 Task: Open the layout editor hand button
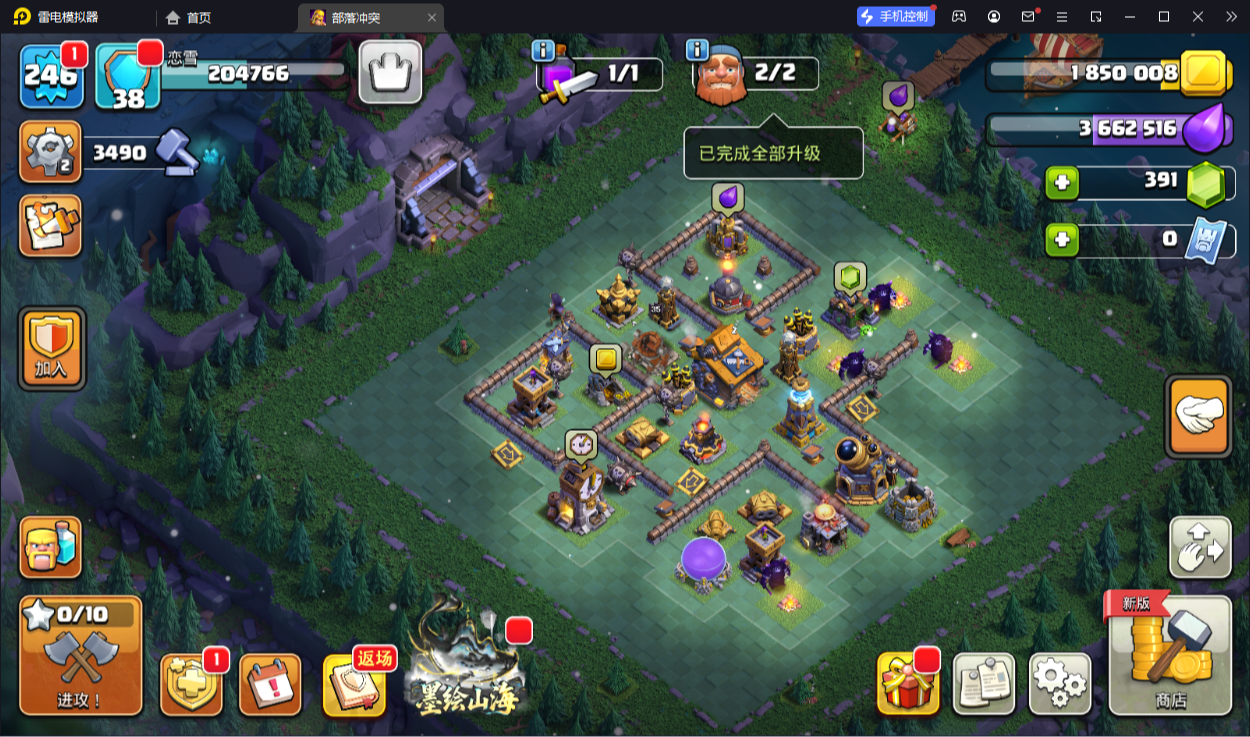point(1200,547)
